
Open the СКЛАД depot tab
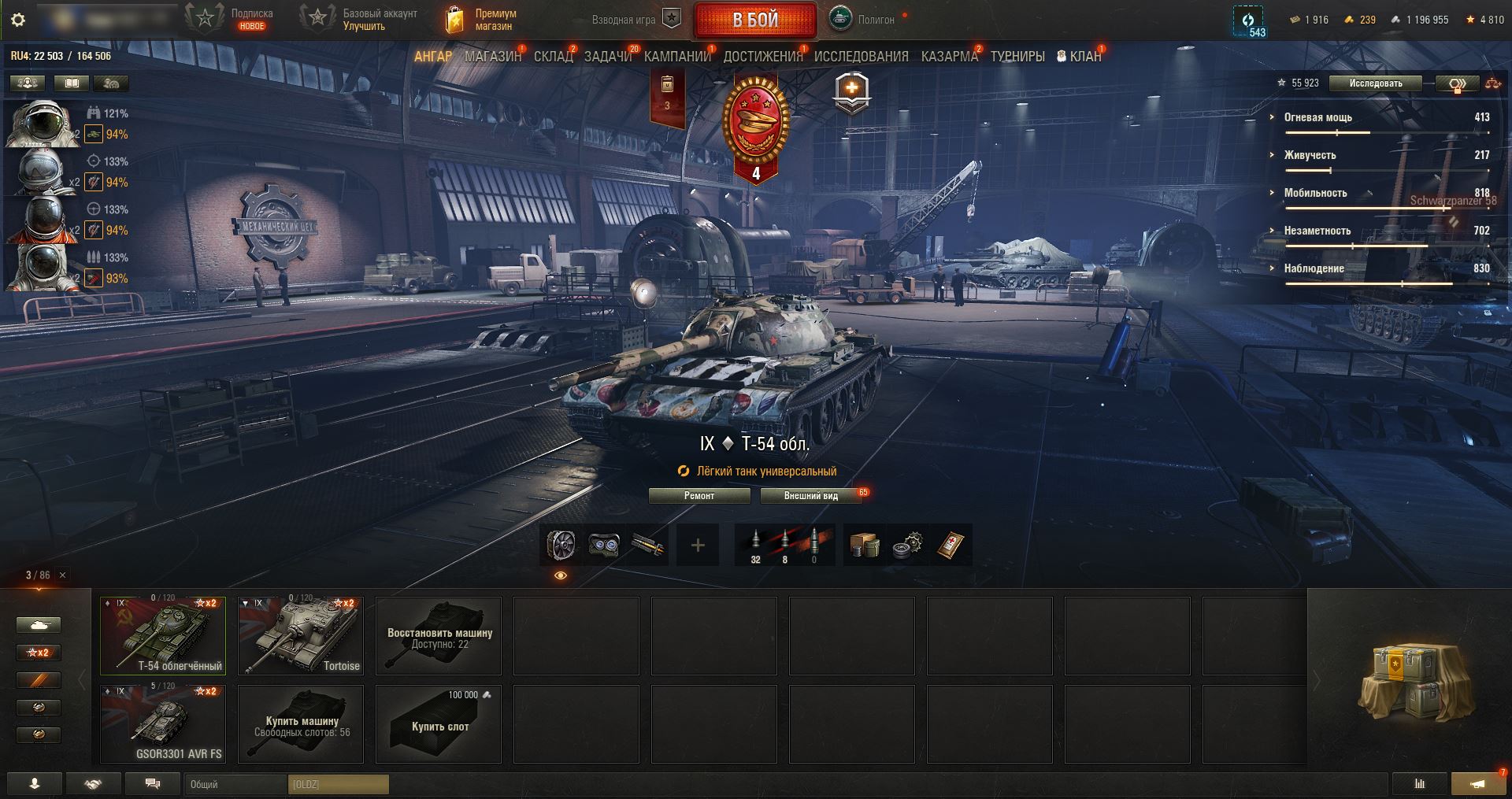click(553, 57)
